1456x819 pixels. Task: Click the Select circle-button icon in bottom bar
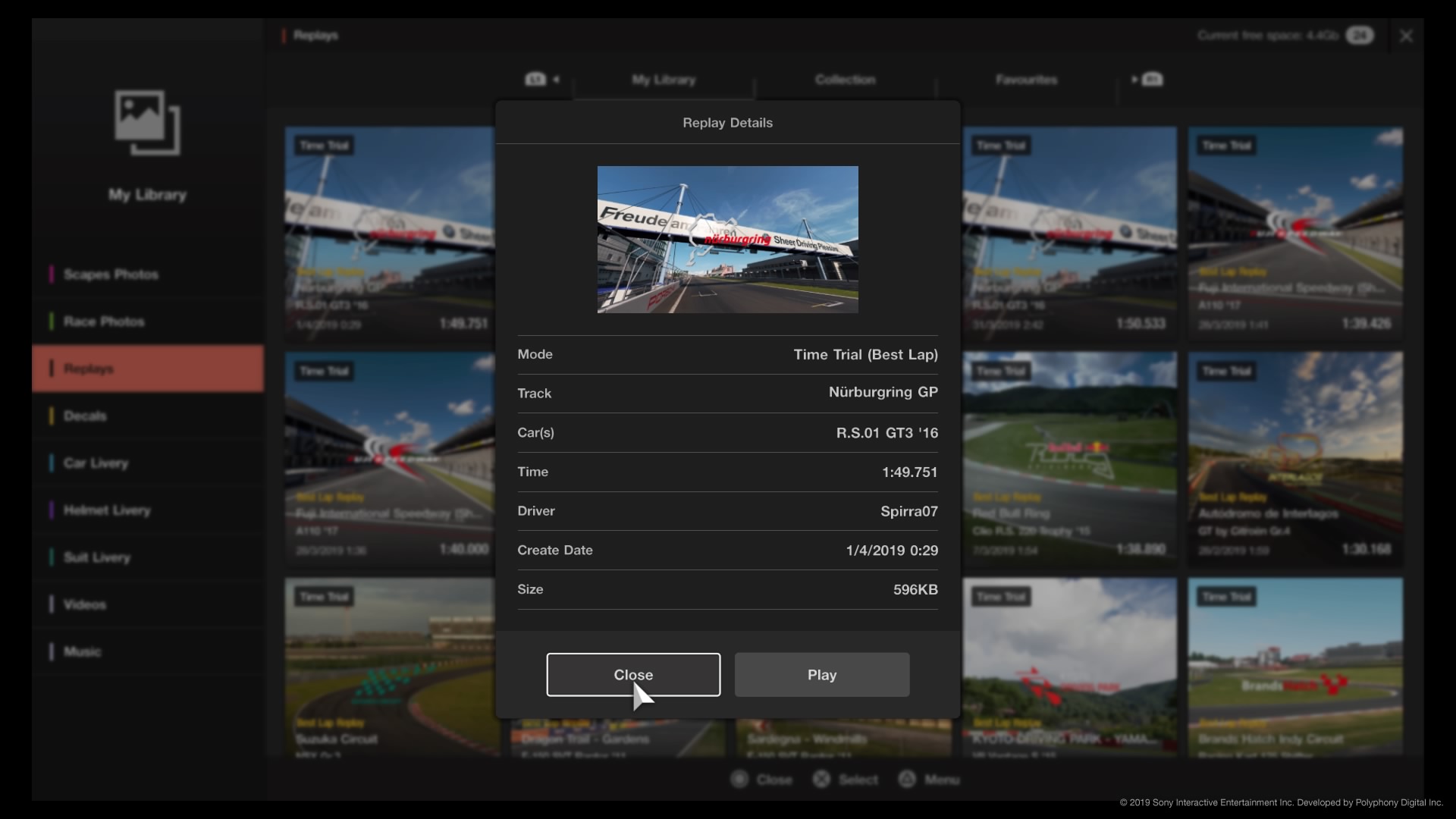click(821, 779)
